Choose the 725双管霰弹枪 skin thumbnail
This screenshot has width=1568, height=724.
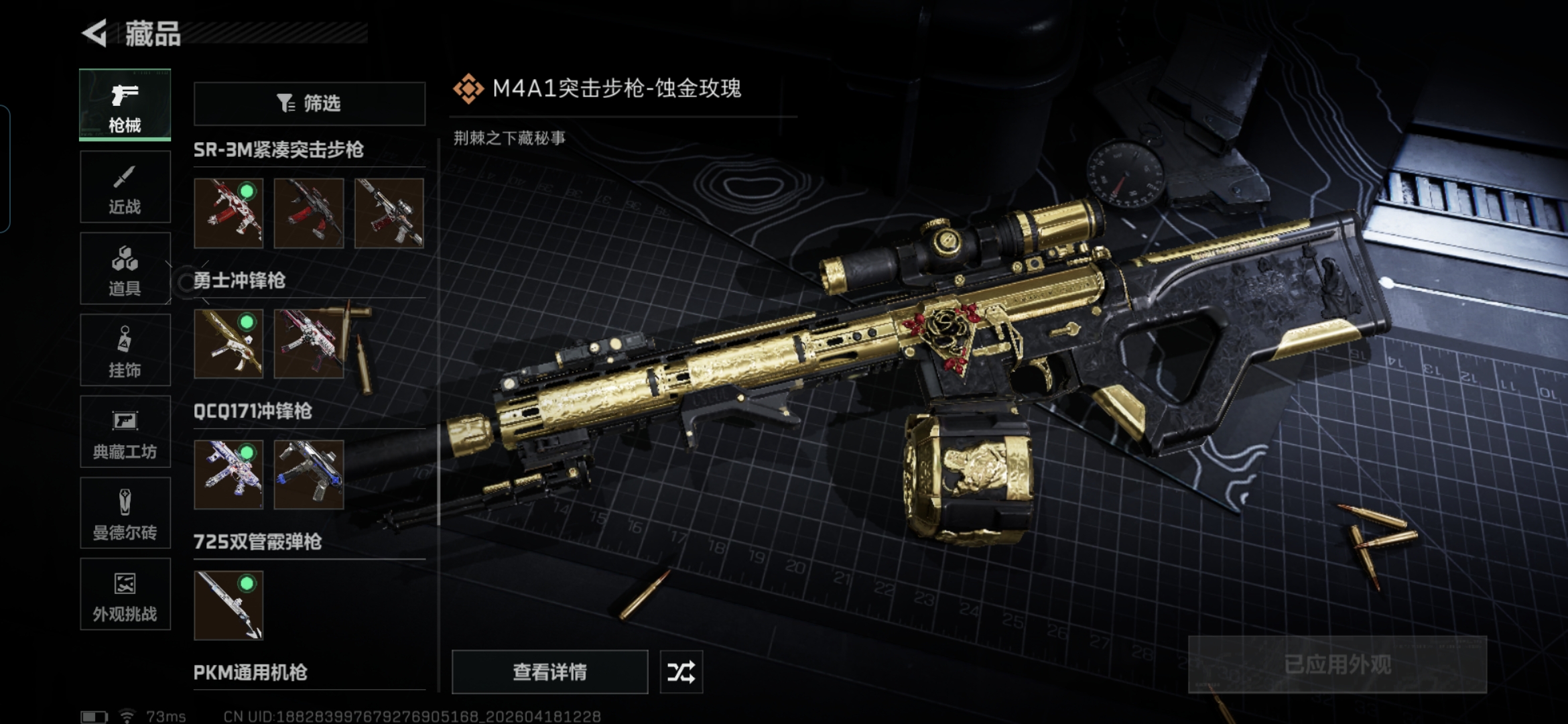tap(228, 605)
